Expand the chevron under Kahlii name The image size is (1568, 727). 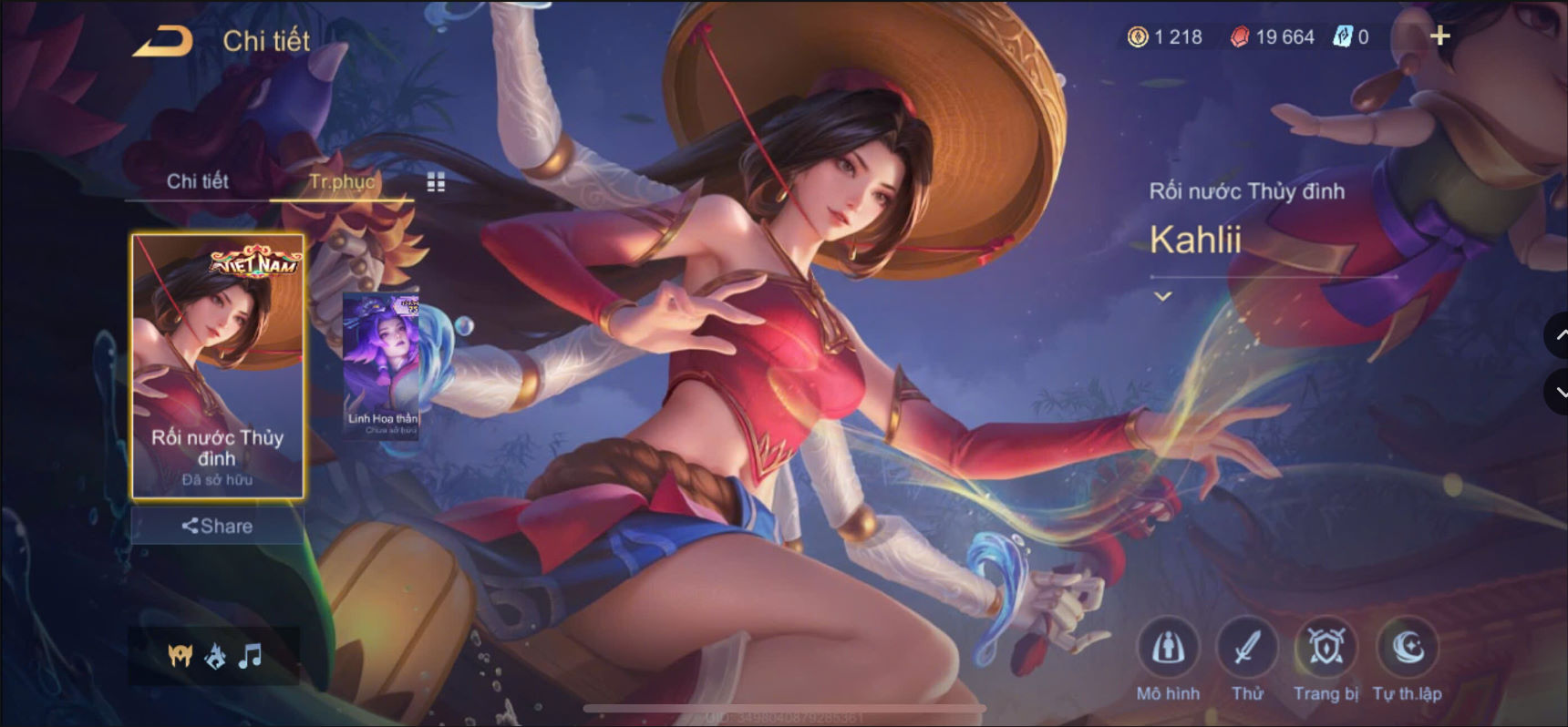[1163, 296]
